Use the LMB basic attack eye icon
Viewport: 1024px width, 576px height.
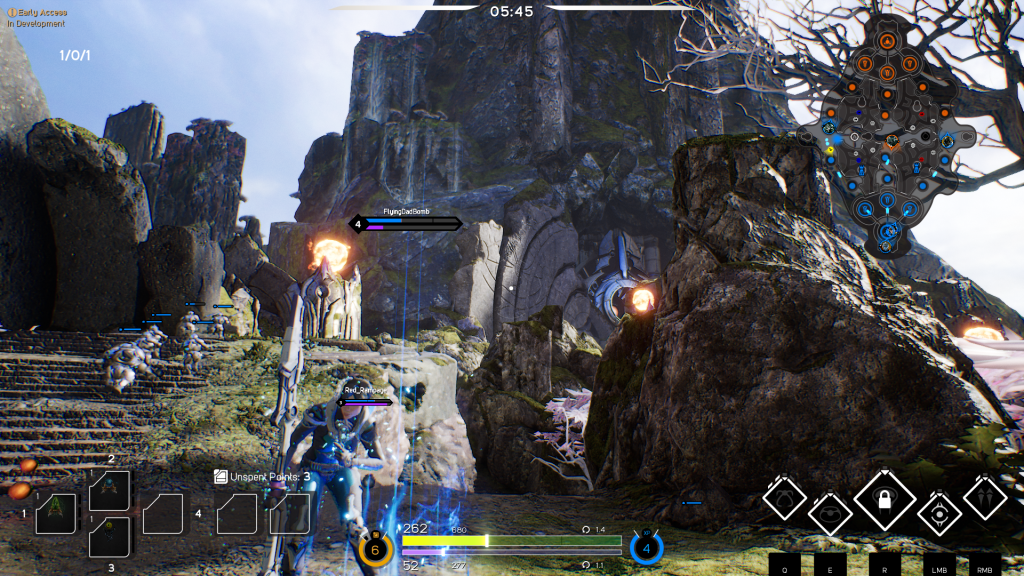pos(939,513)
